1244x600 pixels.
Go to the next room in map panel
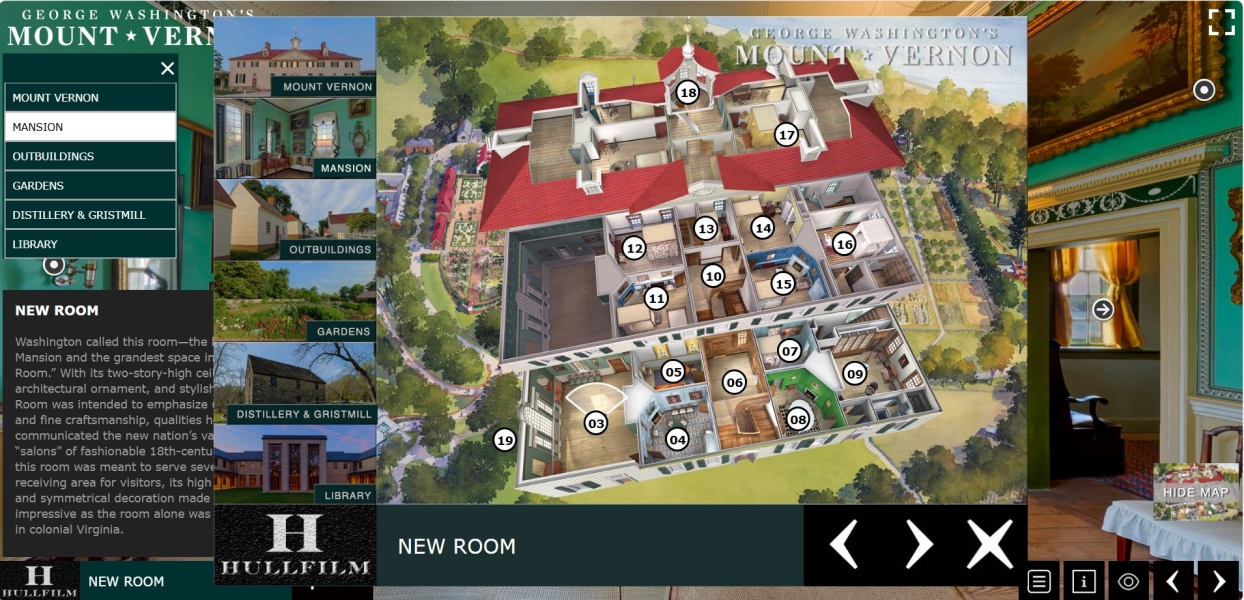[x=918, y=545]
